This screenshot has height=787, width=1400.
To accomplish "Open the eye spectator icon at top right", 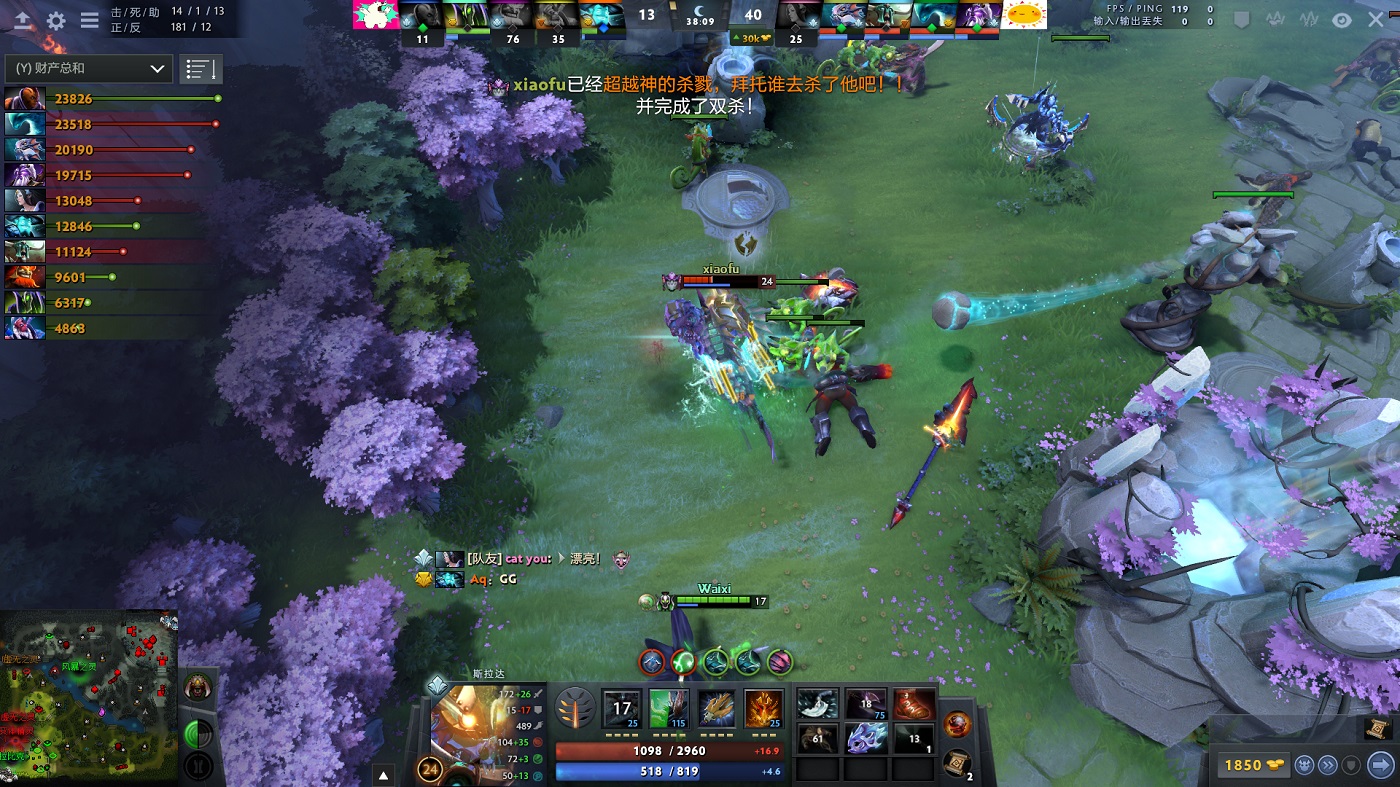I will click(x=1340, y=18).
